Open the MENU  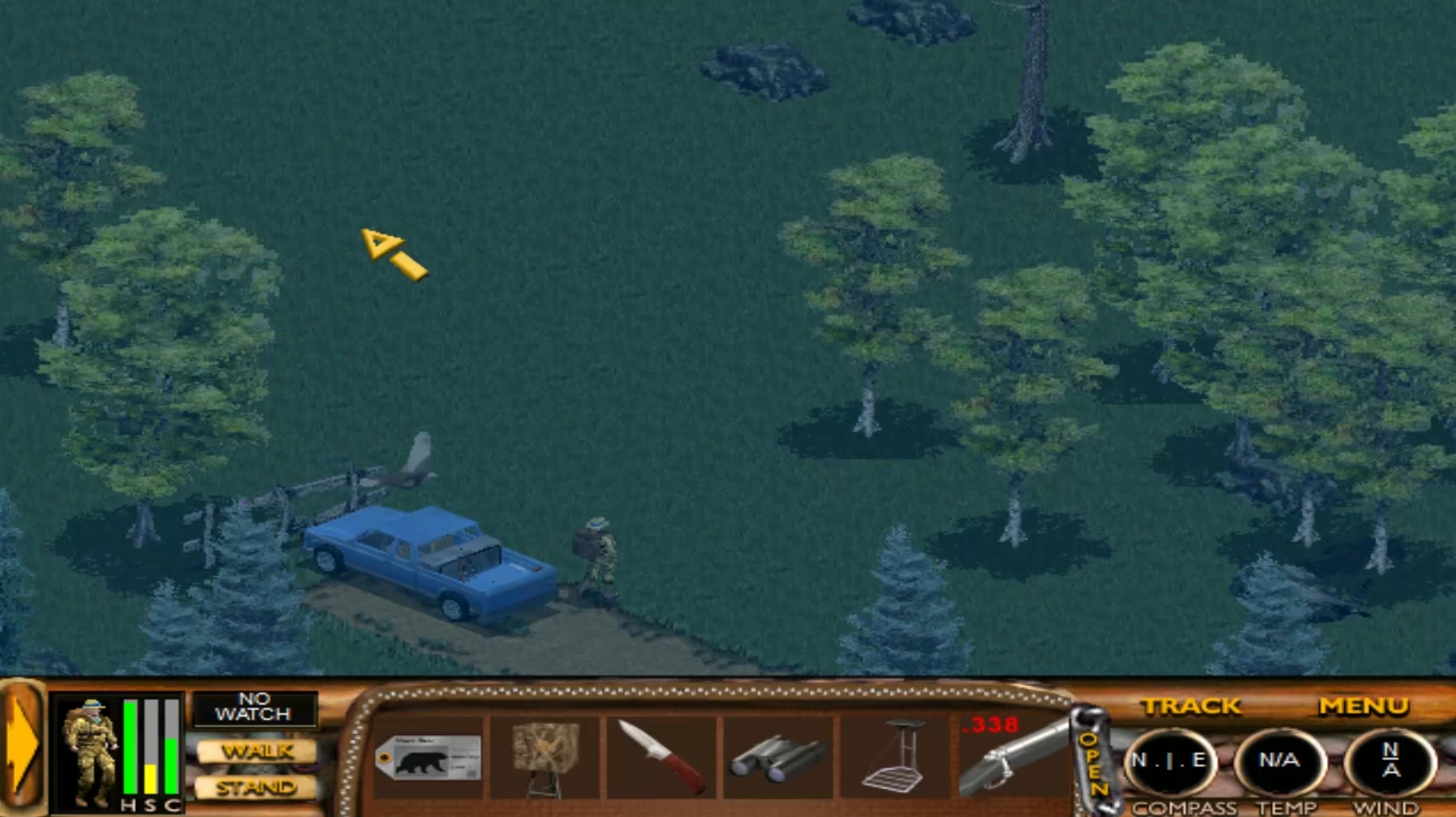tap(1365, 706)
